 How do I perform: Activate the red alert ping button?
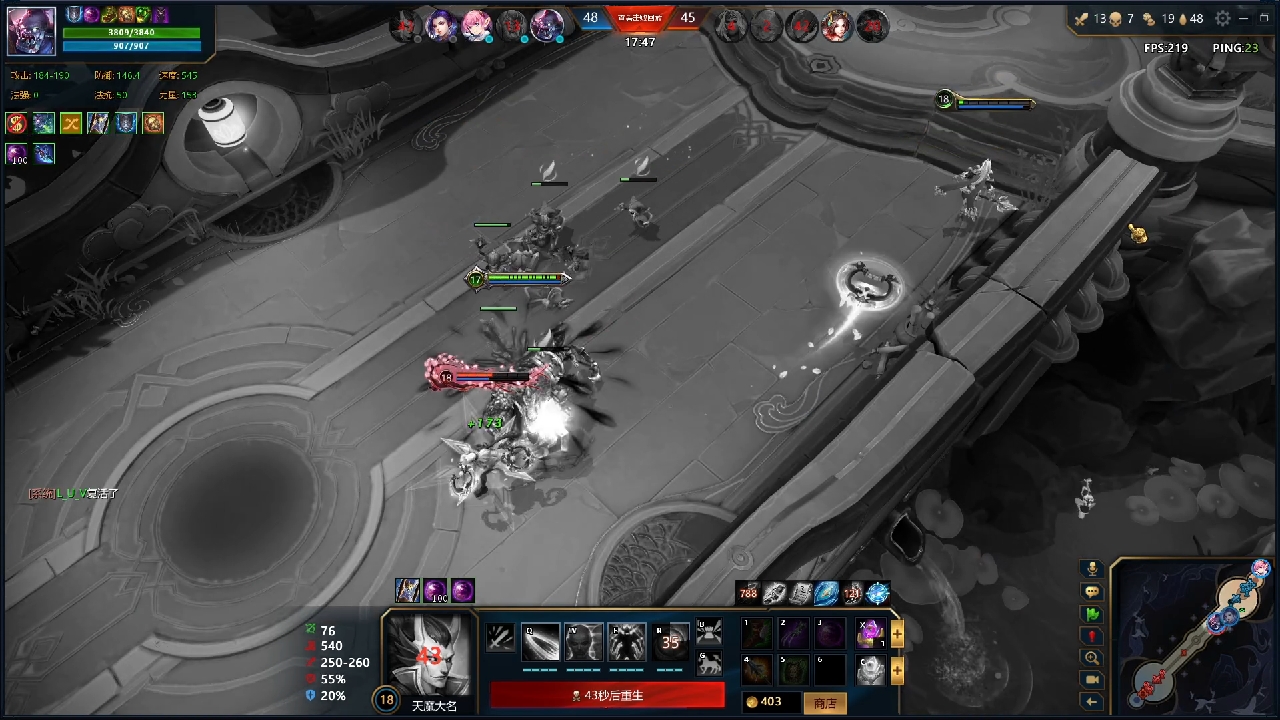(x=1092, y=636)
